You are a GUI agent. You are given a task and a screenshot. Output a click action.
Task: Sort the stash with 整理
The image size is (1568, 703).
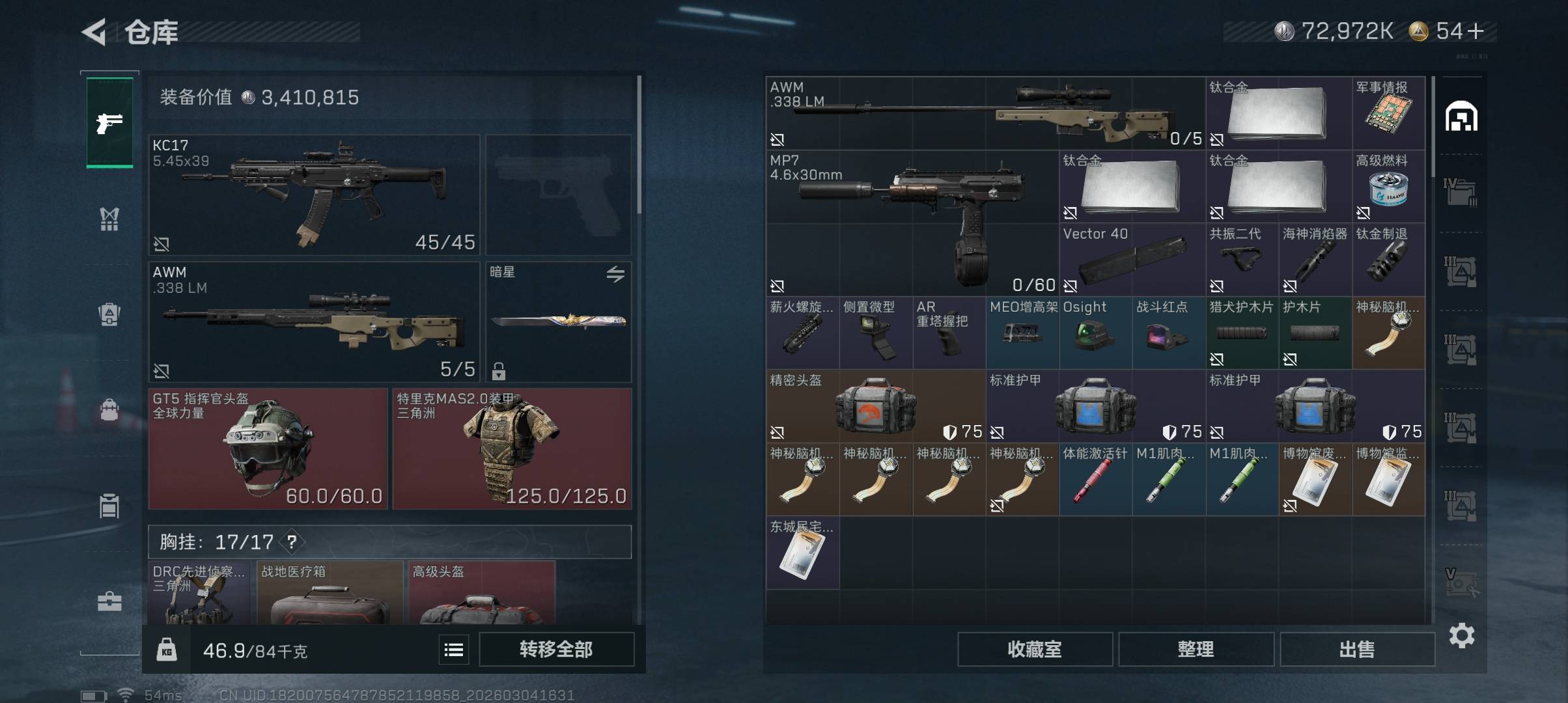[x=1196, y=650]
